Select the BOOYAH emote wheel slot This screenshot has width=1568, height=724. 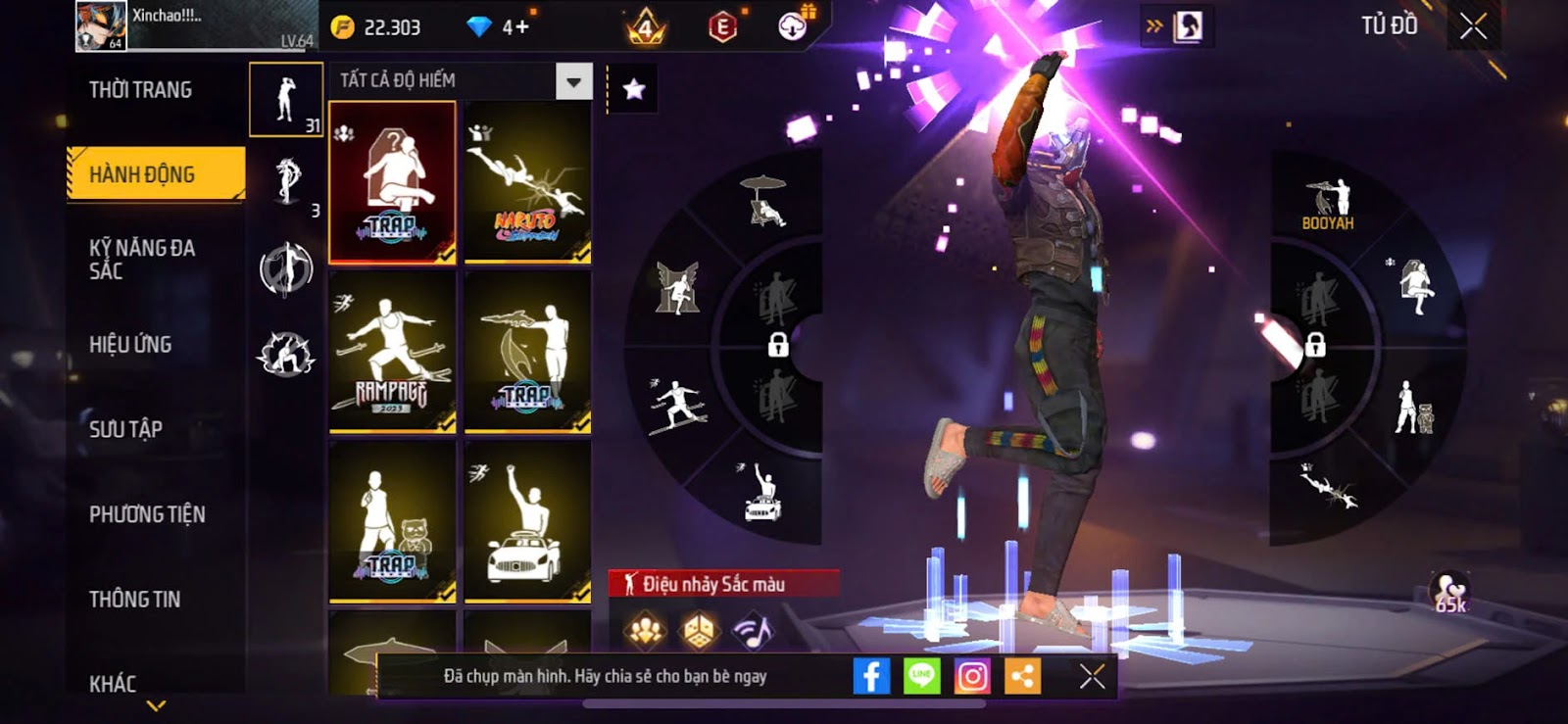pyautogui.click(x=1328, y=204)
